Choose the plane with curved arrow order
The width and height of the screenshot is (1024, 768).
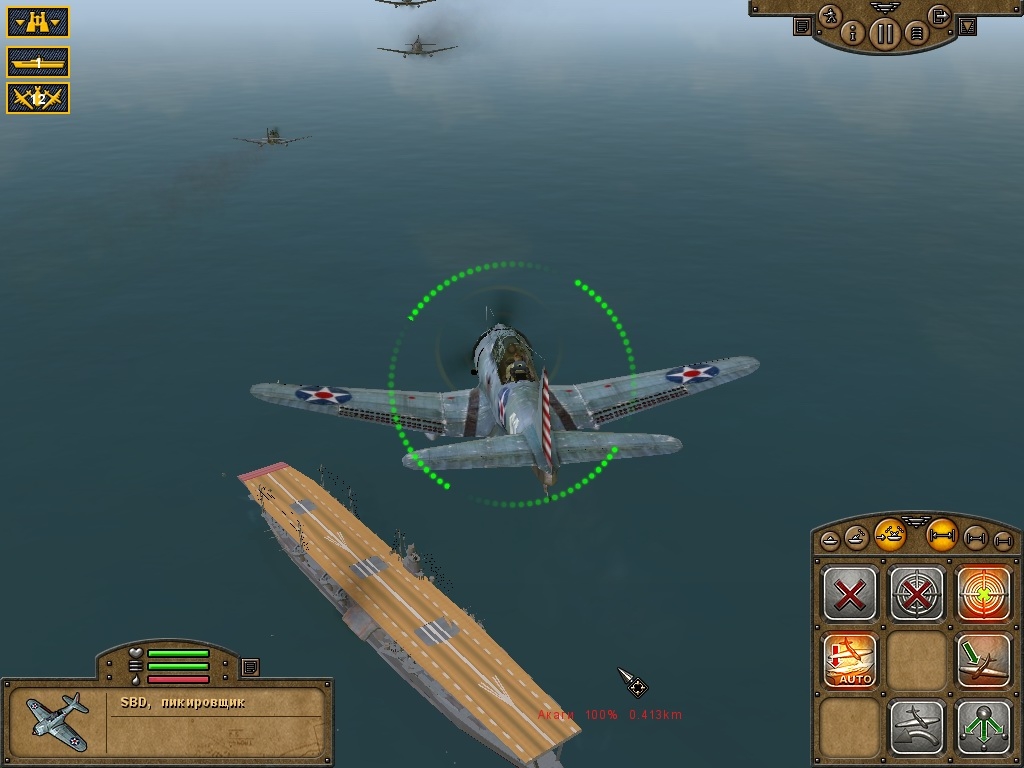point(917,724)
